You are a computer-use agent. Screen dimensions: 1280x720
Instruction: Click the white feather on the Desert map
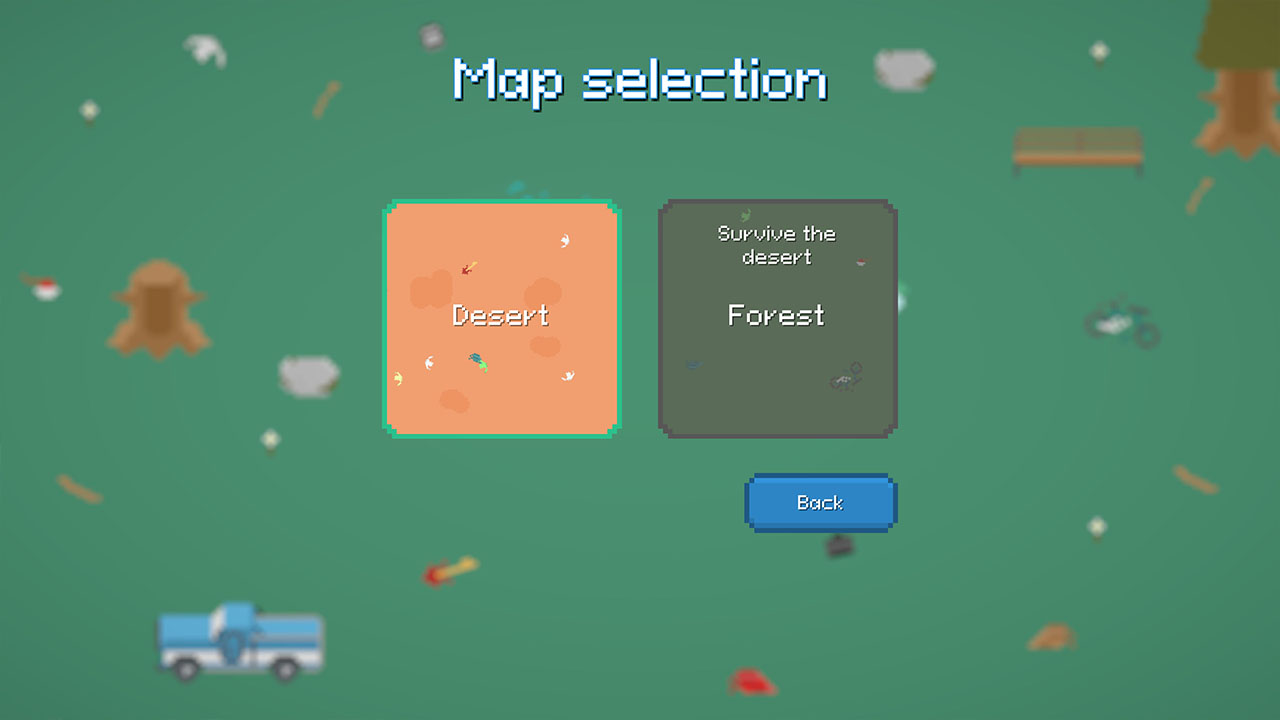(x=562, y=240)
